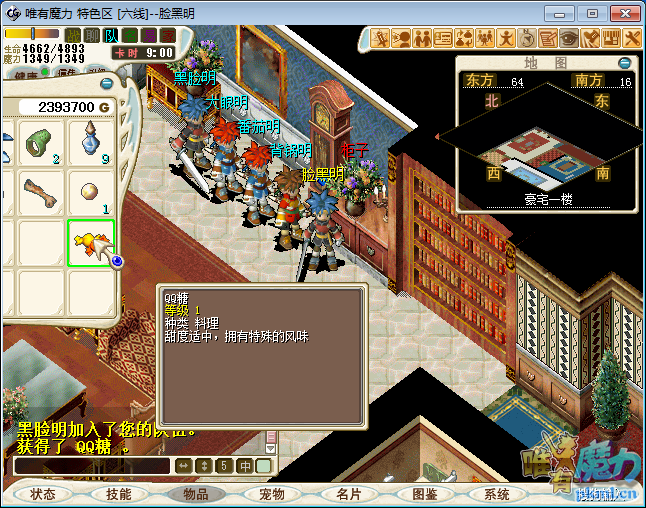Select the bone item slot
Image resolution: width=646 pixels, height=508 pixels.
(x=41, y=192)
